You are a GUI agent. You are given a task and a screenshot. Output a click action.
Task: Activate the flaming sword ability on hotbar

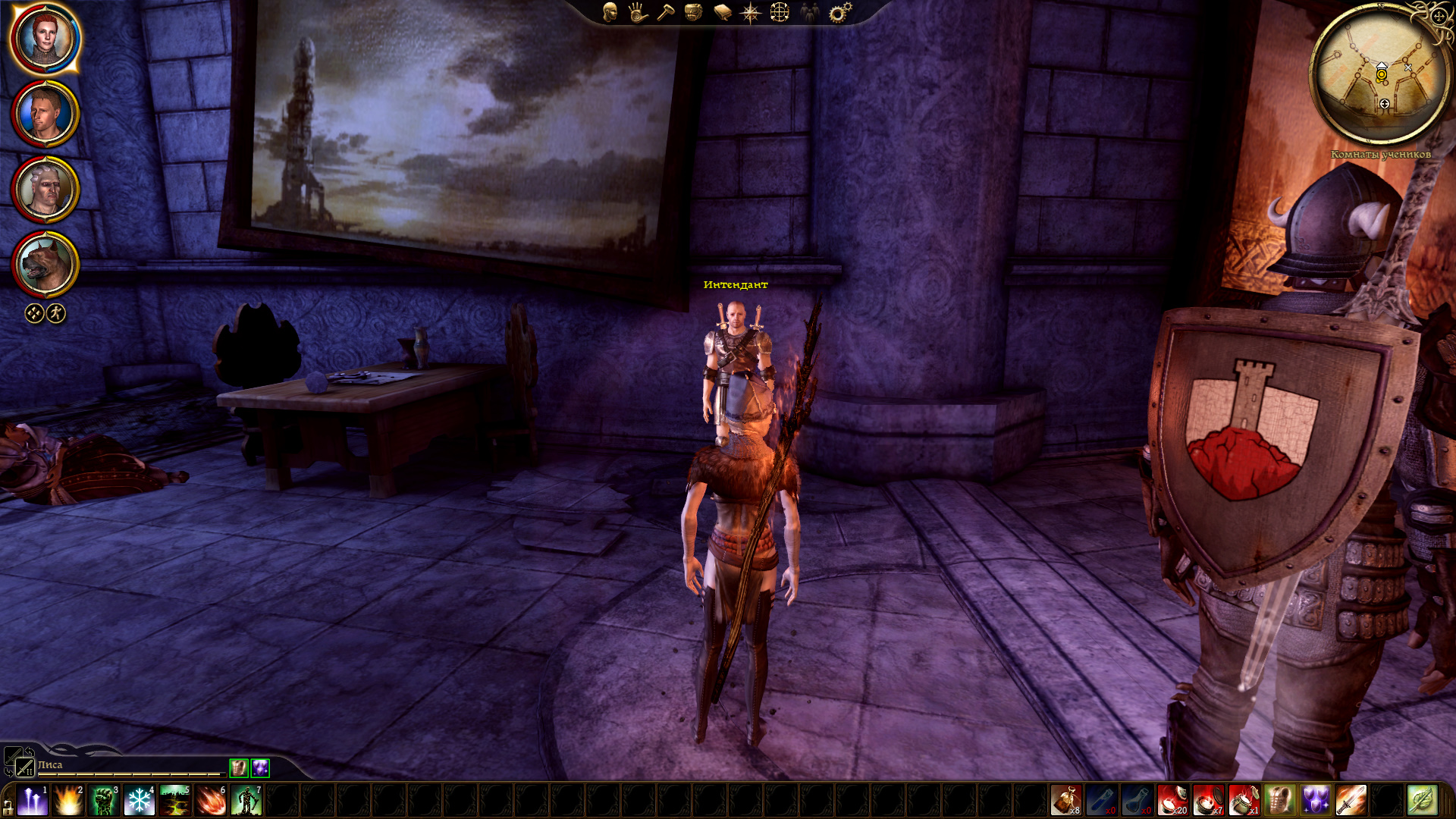coord(1351,801)
